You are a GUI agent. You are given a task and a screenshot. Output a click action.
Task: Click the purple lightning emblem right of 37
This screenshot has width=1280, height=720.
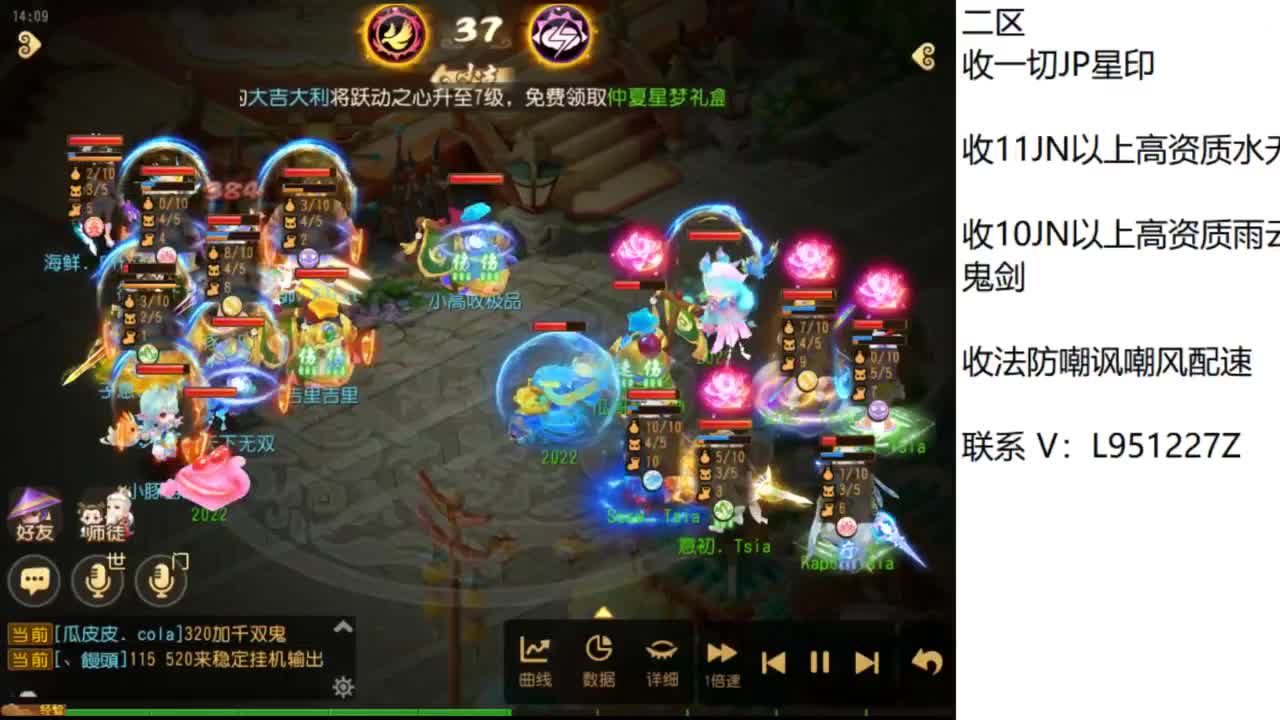[563, 34]
